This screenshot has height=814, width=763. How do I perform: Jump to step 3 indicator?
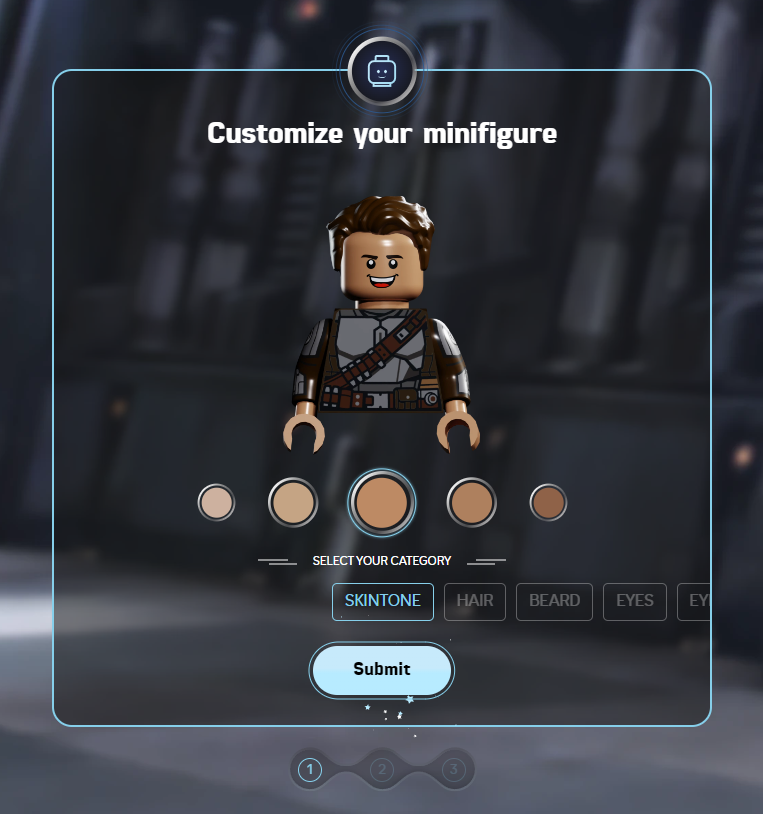tap(453, 769)
